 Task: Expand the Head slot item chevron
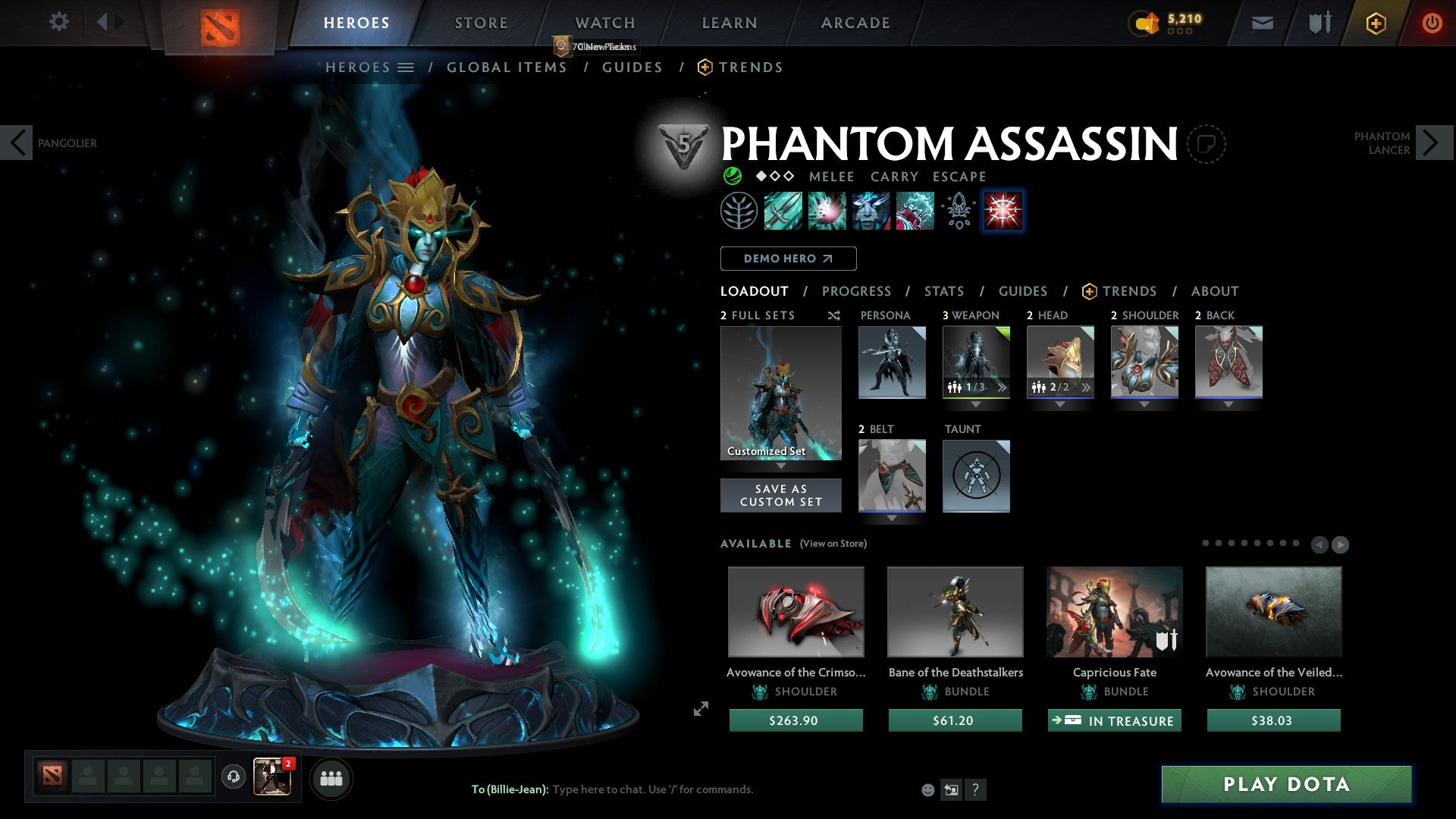point(1086,387)
